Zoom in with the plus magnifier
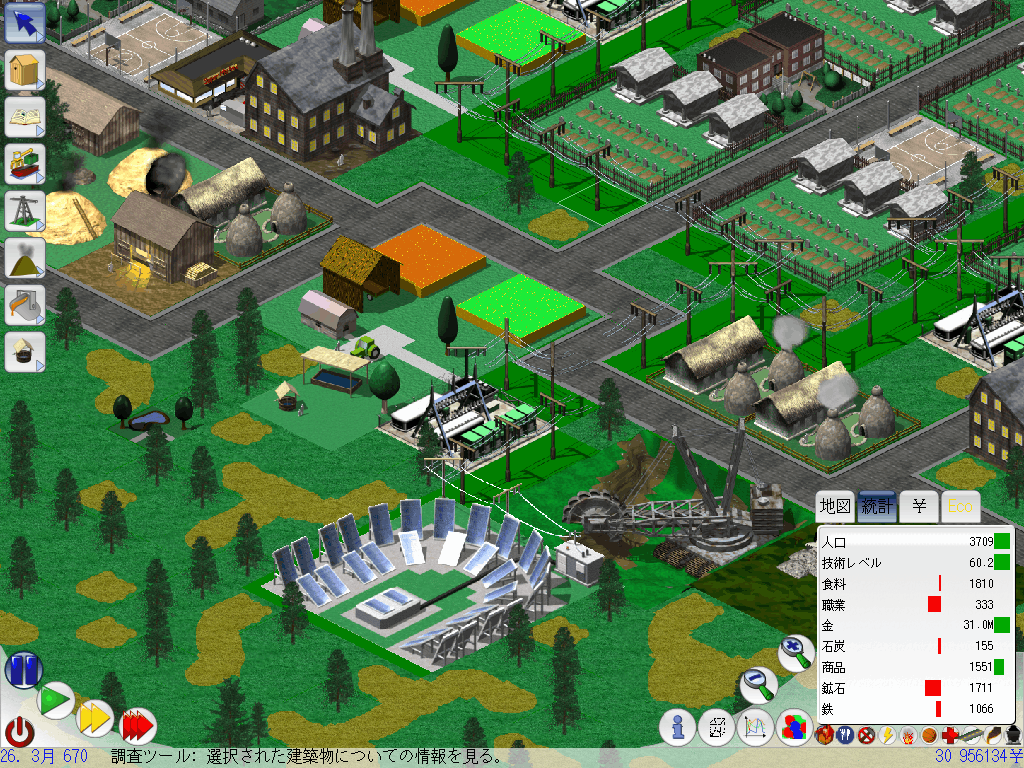Screen dimensions: 1024x768 click(x=796, y=653)
